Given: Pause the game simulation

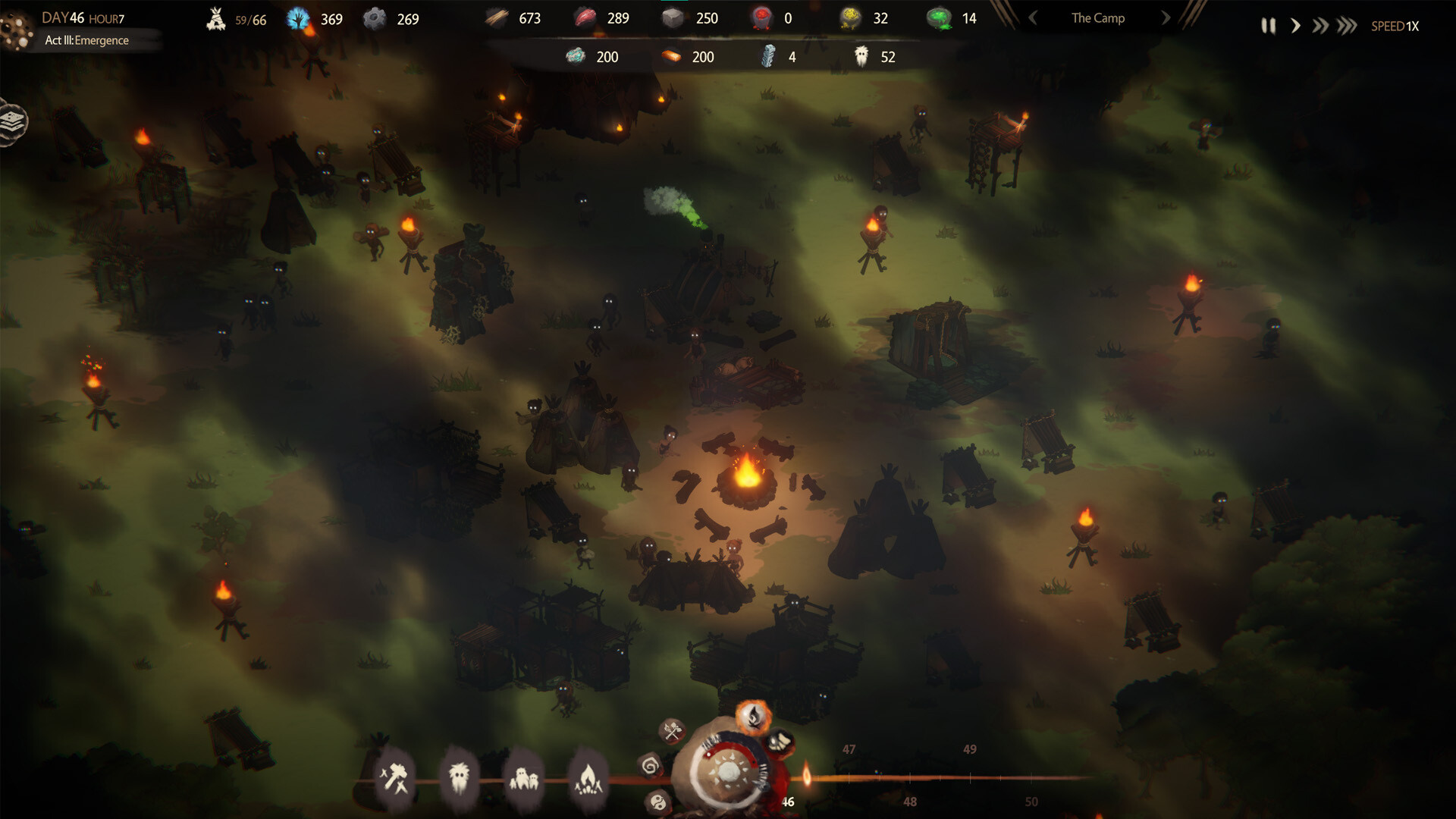Looking at the screenshot, I should click(1269, 25).
